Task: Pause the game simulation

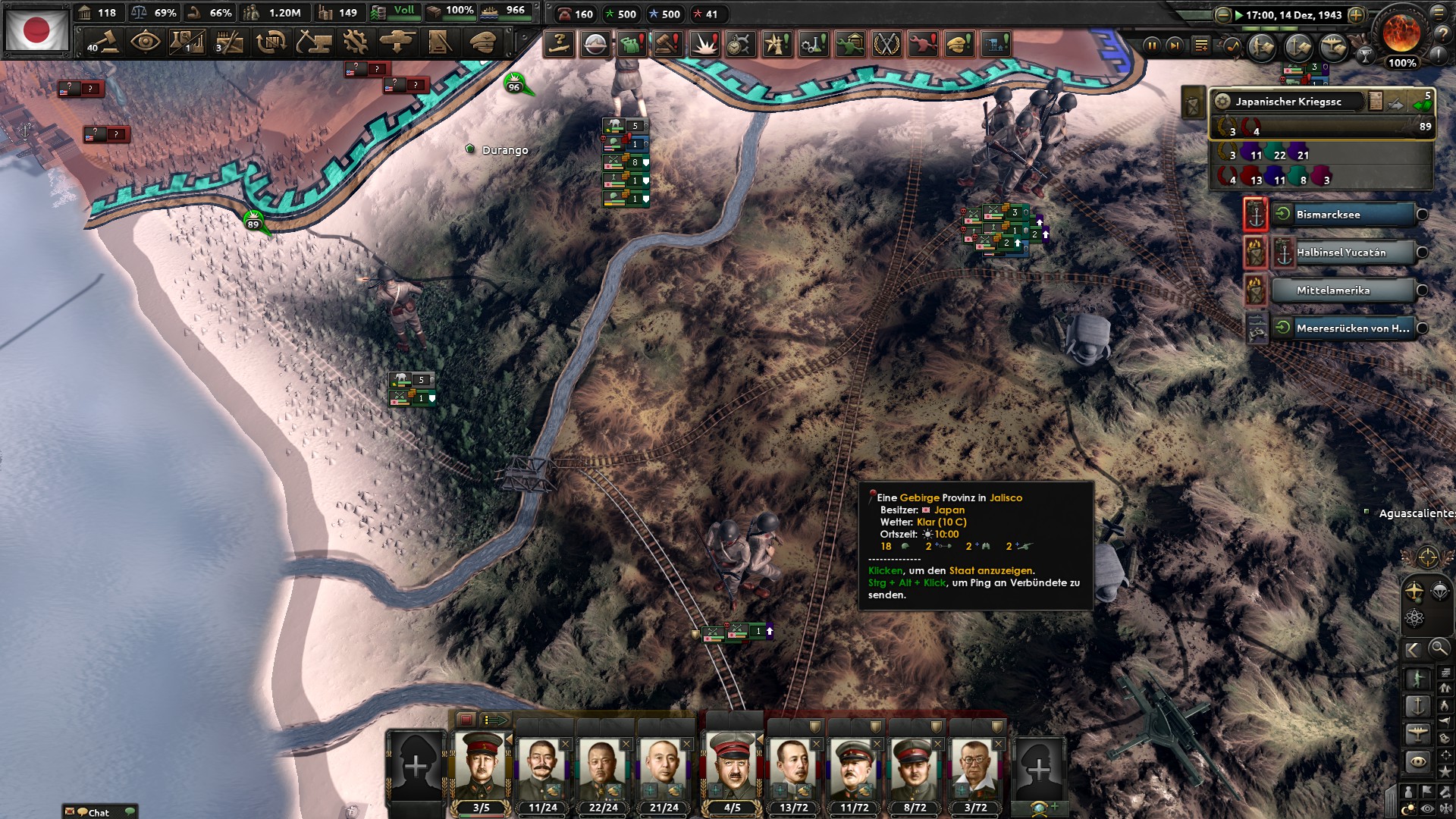Action: (x=1153, y=46)
